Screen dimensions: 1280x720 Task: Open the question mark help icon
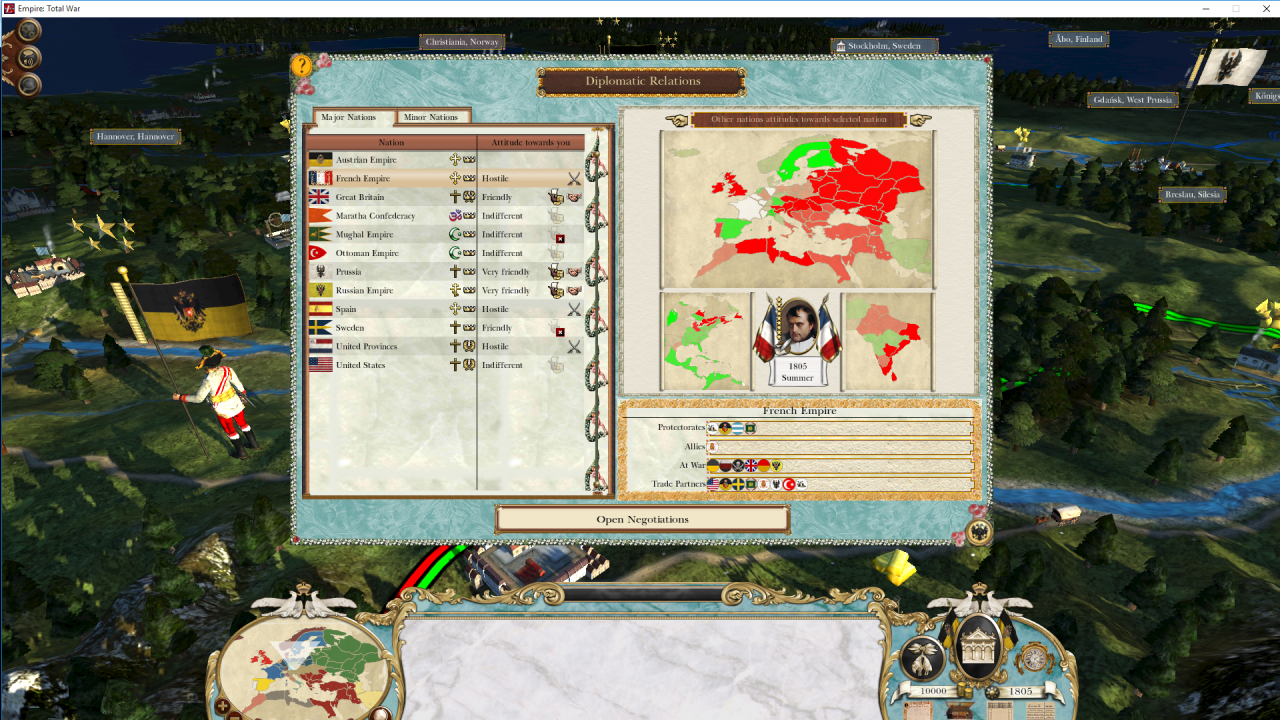(302, 66)
